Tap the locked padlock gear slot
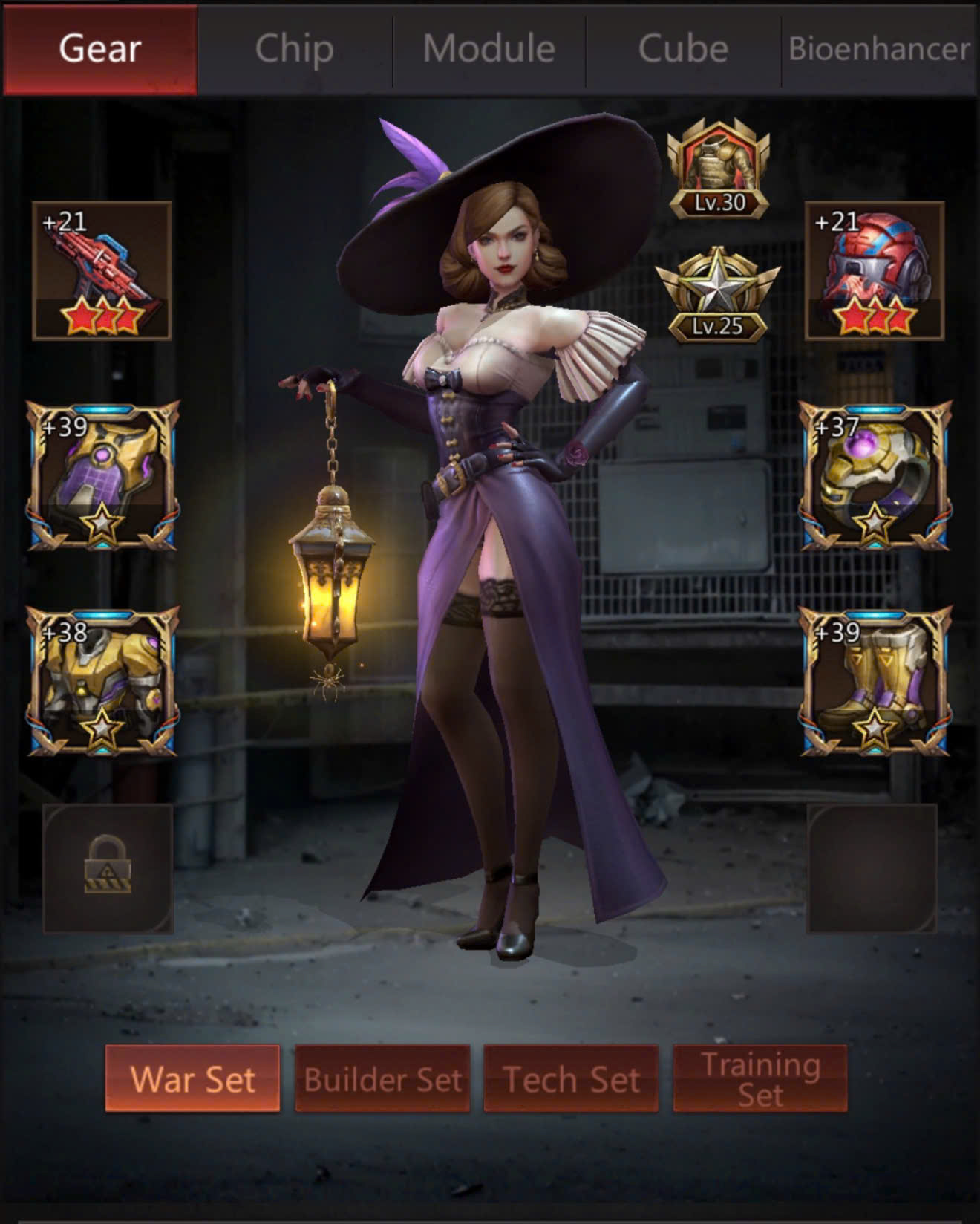 108,867
